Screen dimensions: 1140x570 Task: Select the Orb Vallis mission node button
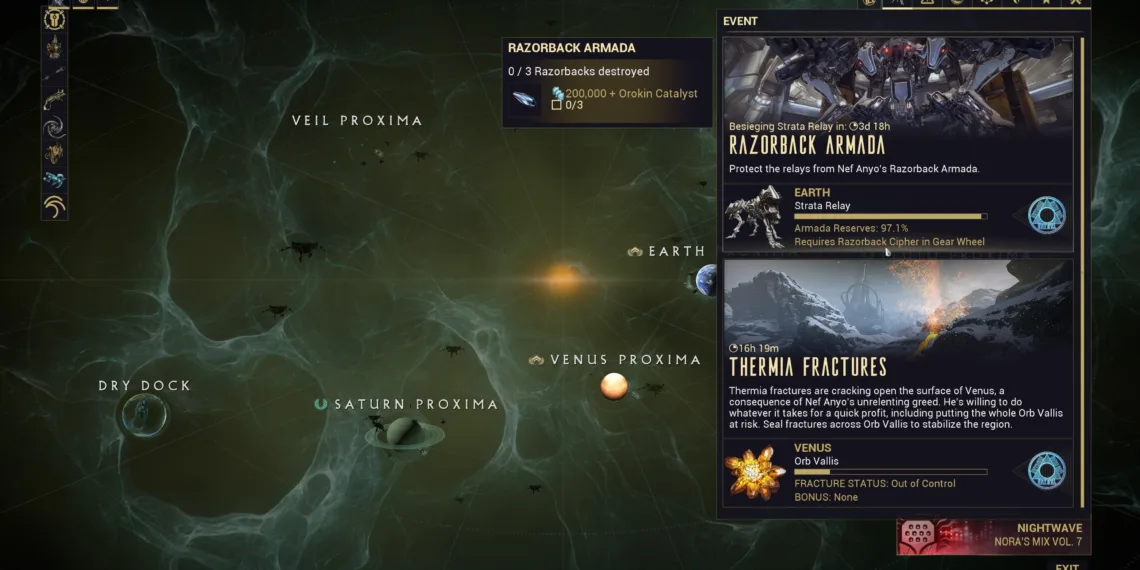(x=1047, y=470)
